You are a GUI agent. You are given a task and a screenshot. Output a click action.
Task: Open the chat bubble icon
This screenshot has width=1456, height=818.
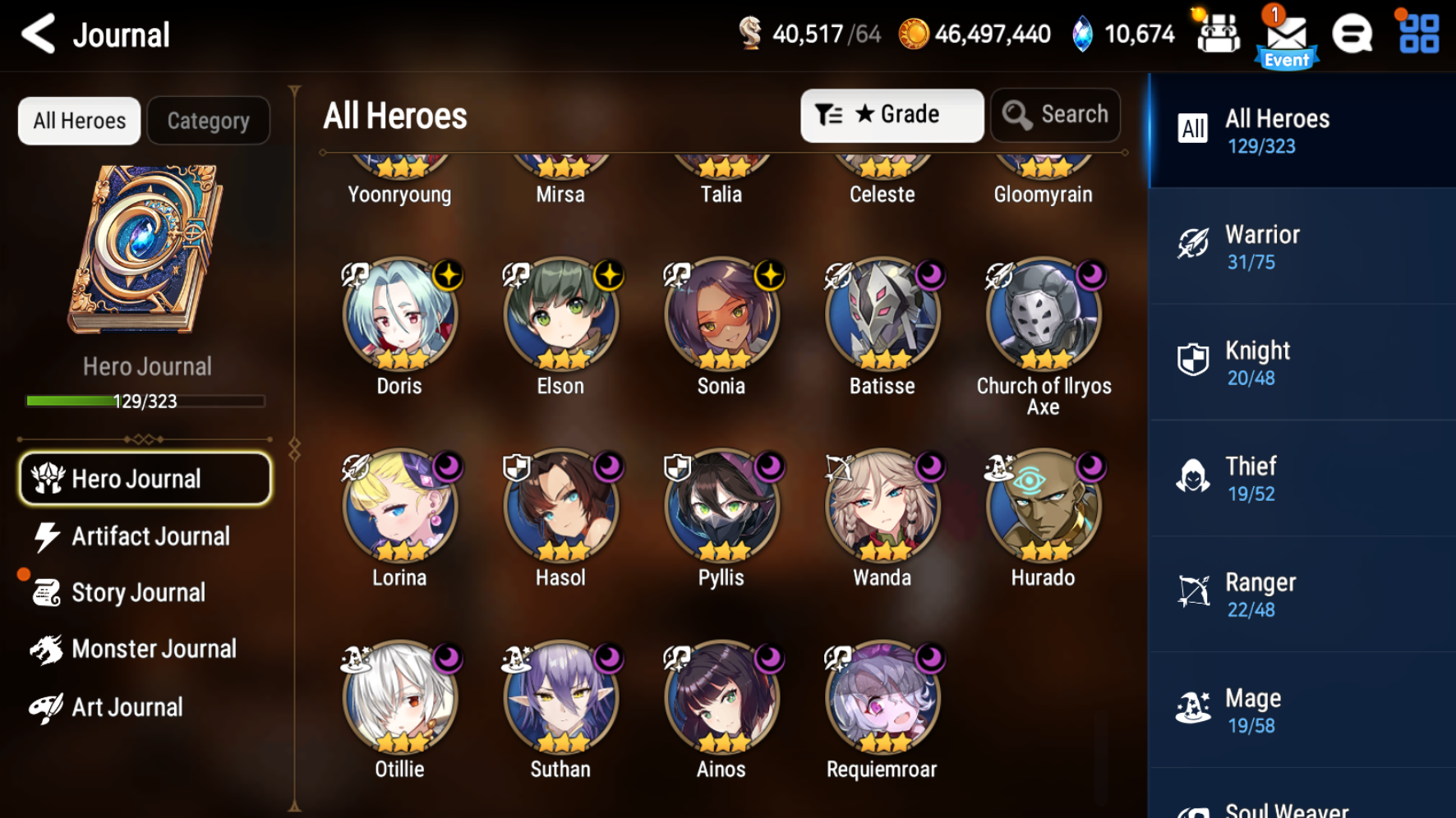pos(1352,34)
